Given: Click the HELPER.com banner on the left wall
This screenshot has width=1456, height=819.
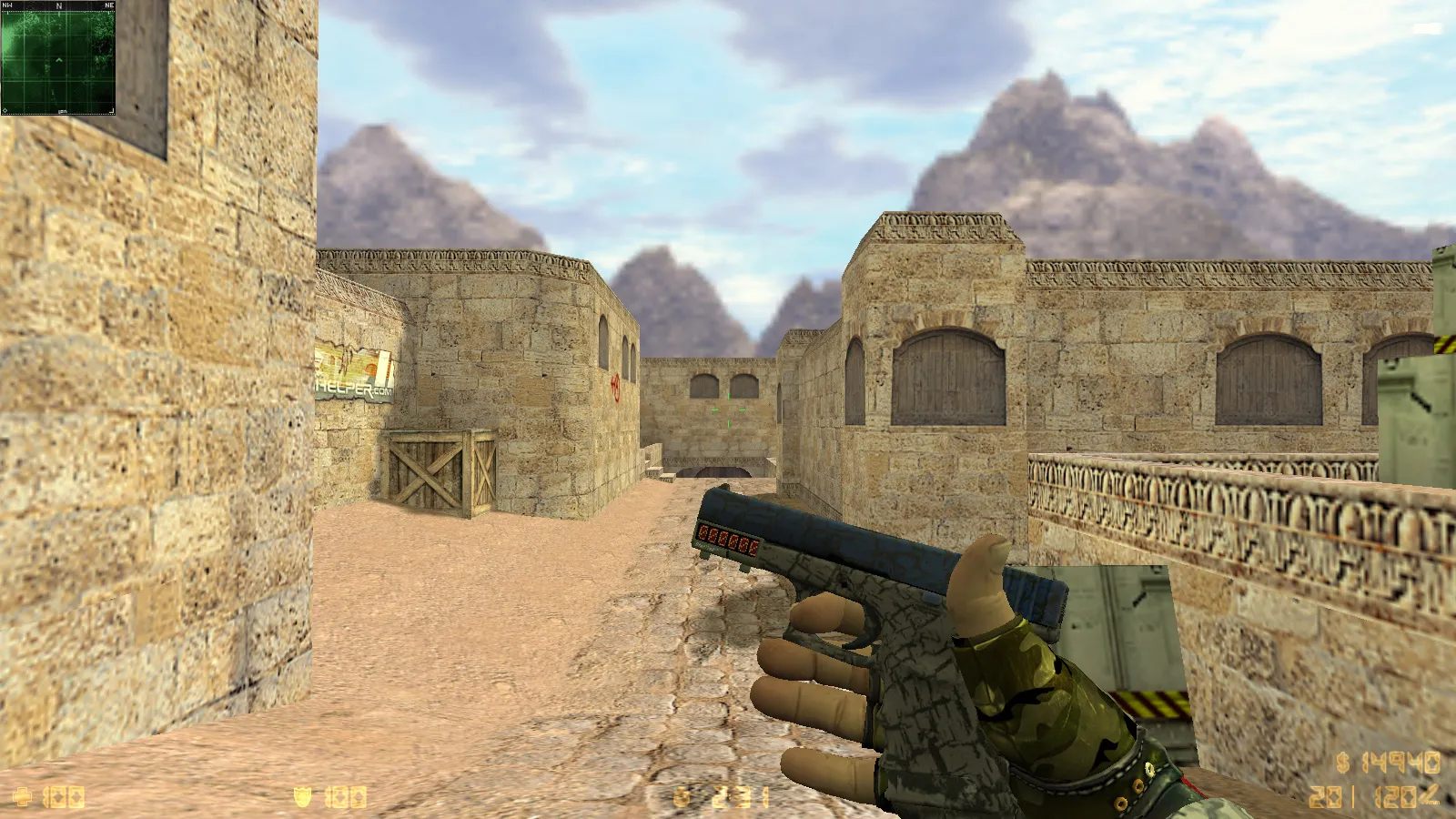Looking at the screenshot, I should tap(355, 369).
